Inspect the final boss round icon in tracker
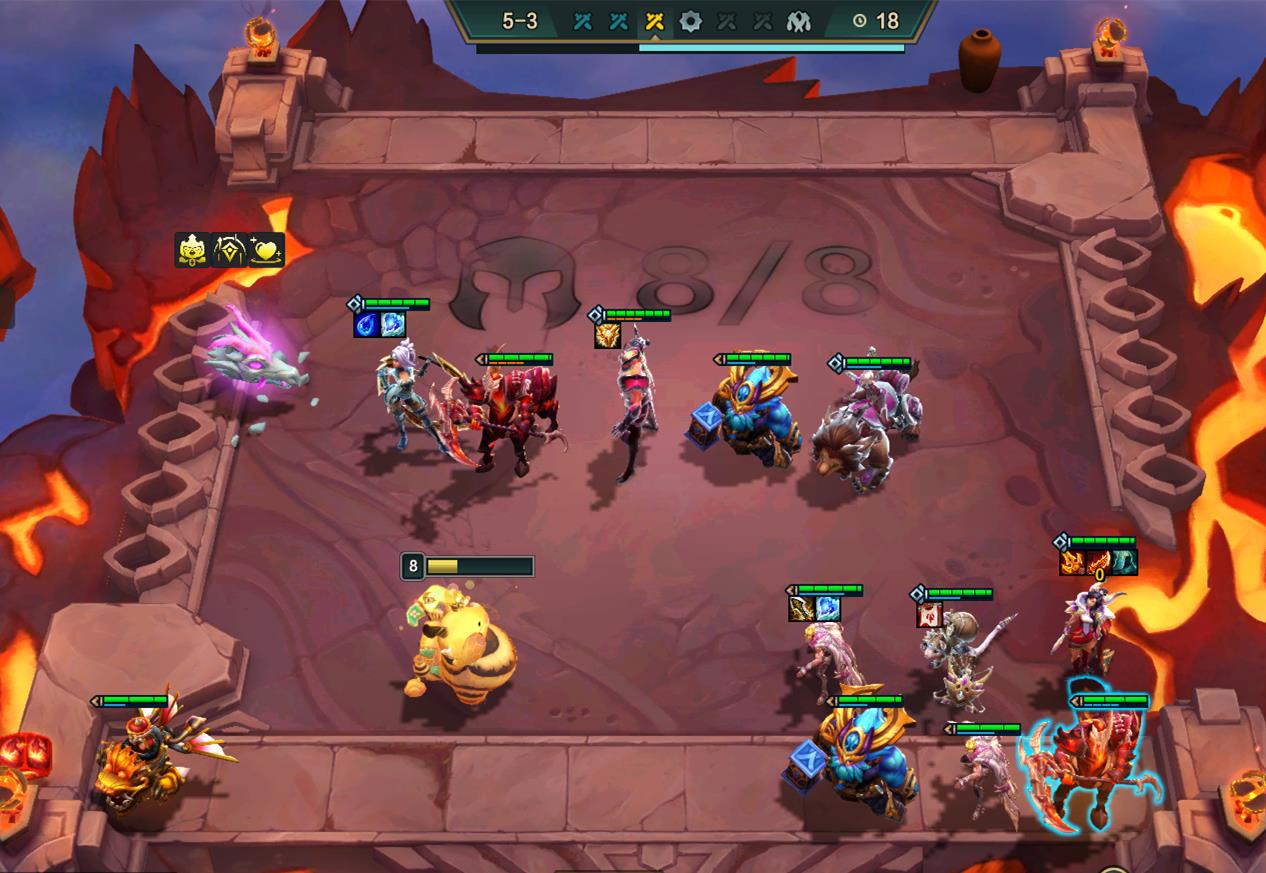Screen dimensions: 1266x873 (x=798, y=20)
